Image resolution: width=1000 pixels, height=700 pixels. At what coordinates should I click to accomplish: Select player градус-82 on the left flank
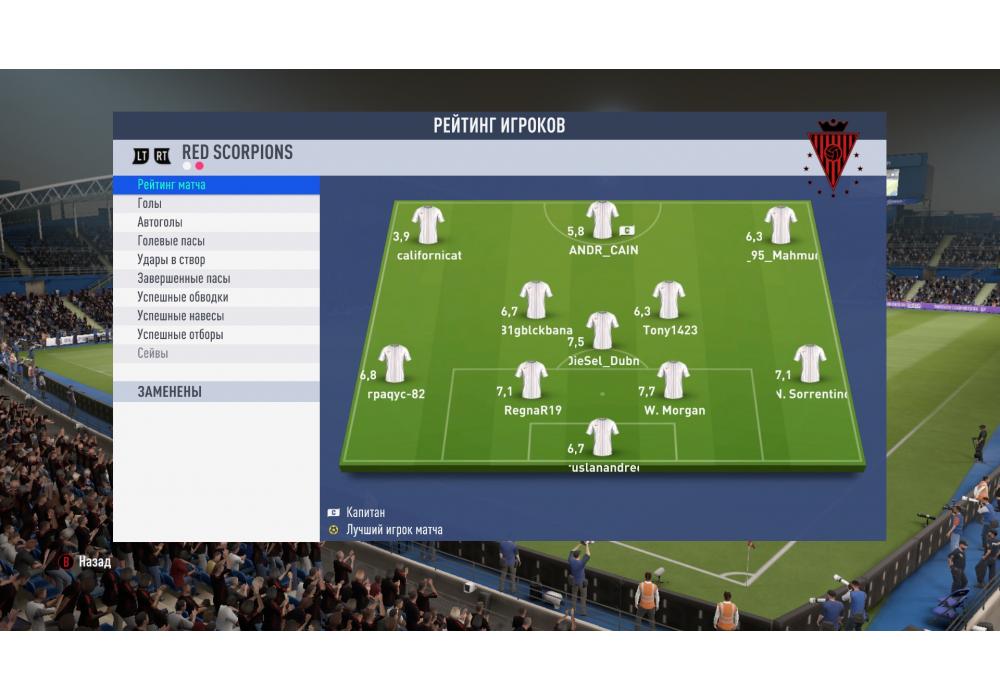tap(395, 365)
